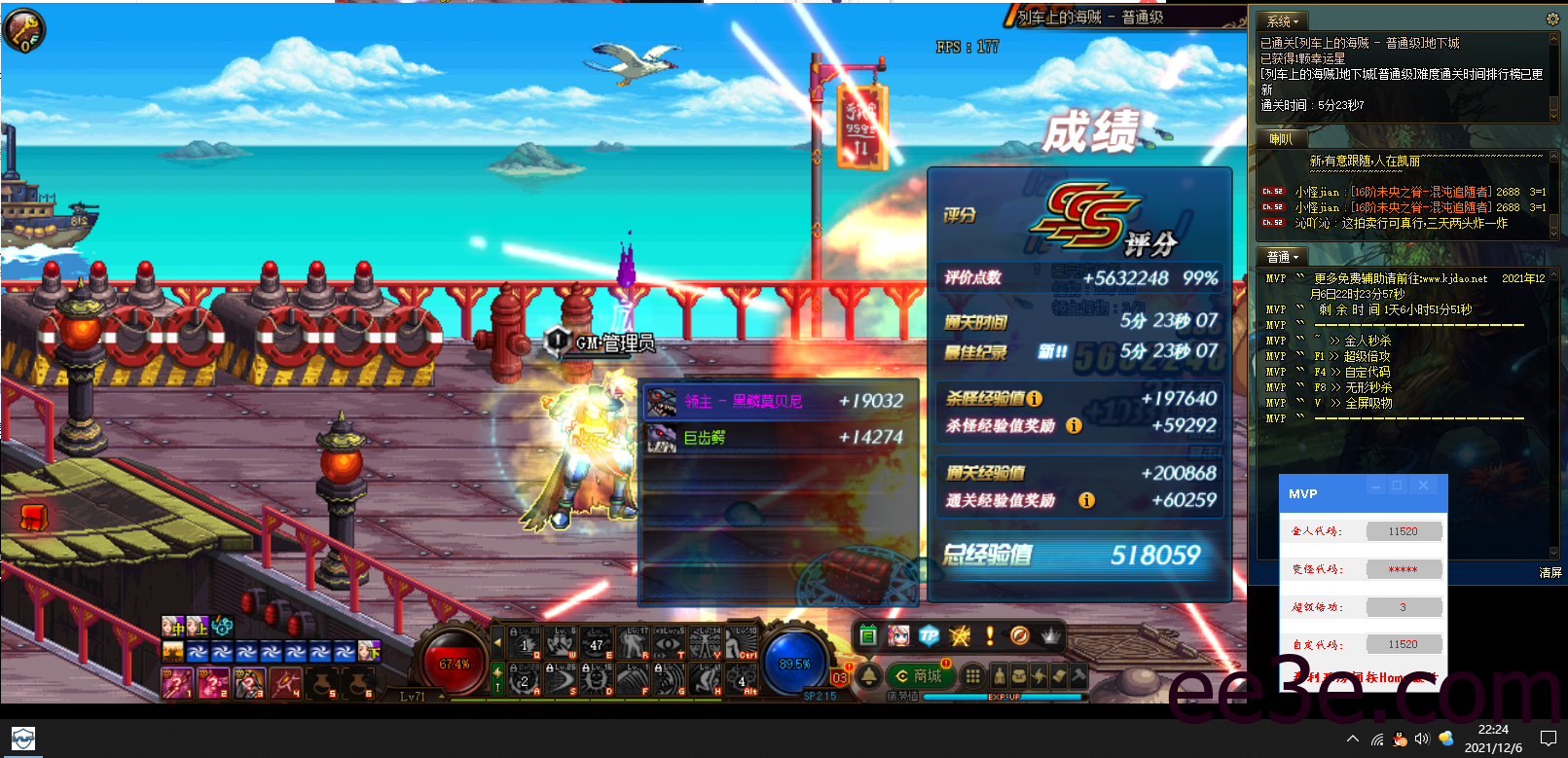Click the chat panel settings gear icon
This screenshot has height=758, width=1568.
(x=1552, y=18)
